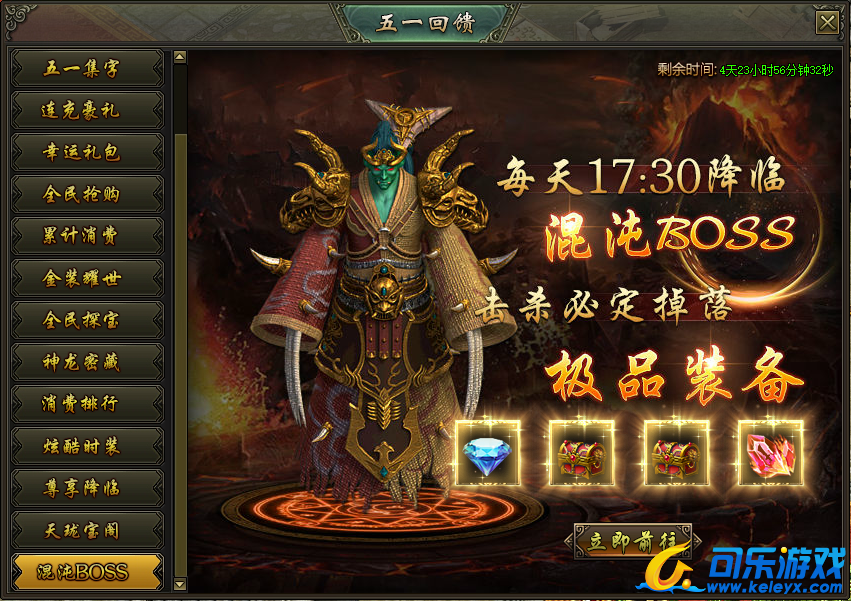Close the 五一回馈 event window
The image size is (851, 601).
click(x=826, y=23)
